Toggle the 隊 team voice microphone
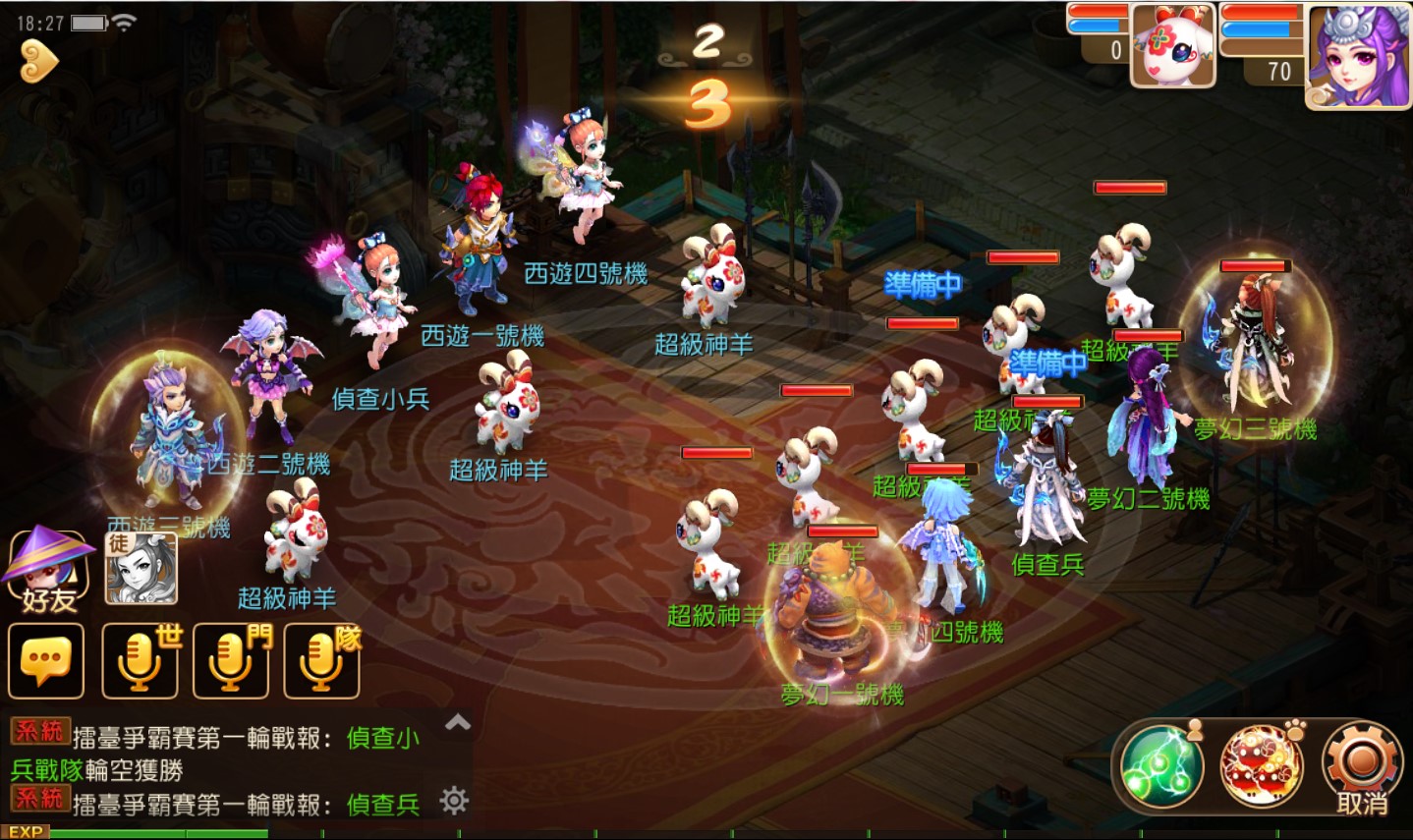Viewport: 1413px width, 840px height. tap(320, 660)
